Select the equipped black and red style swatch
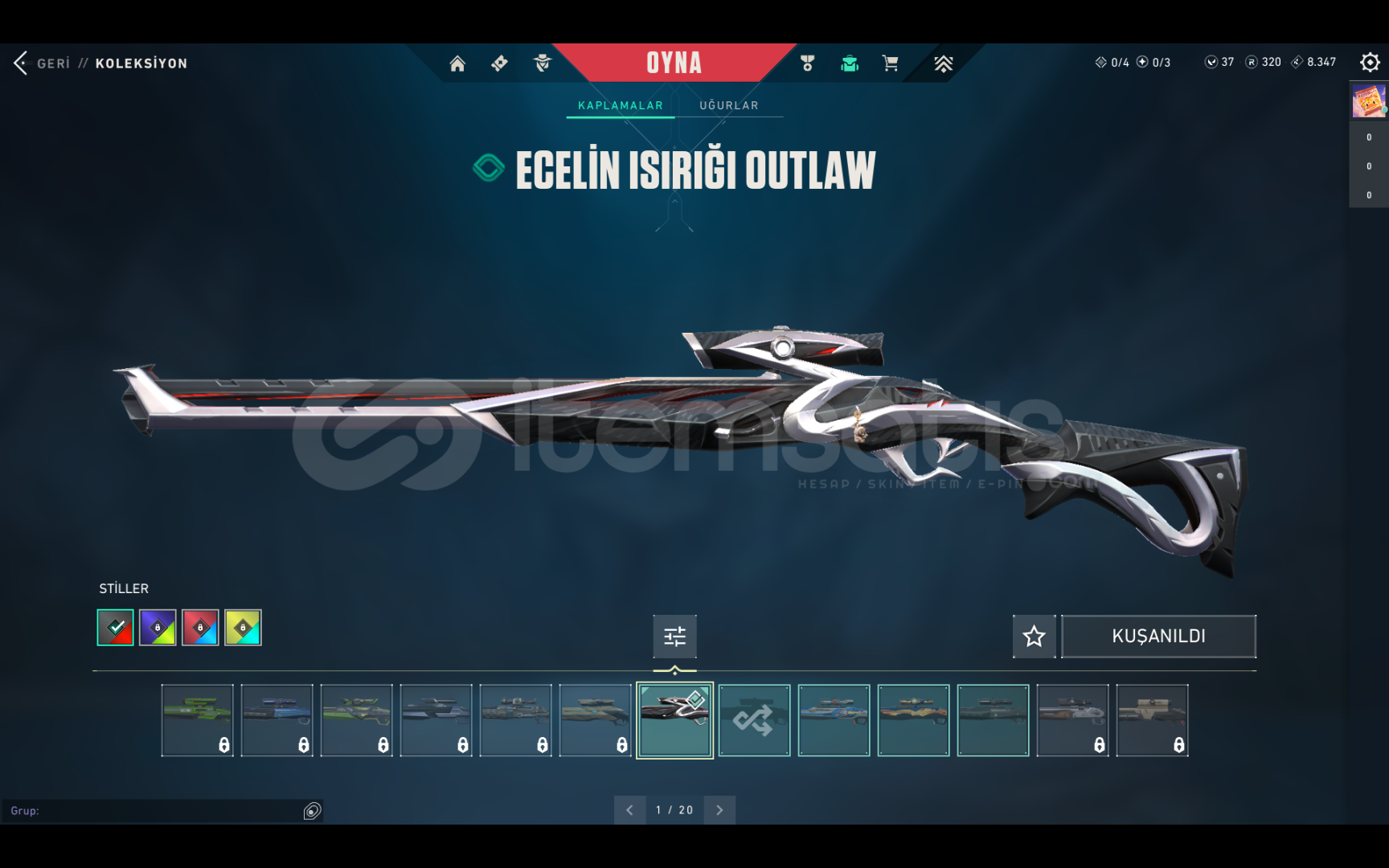This screenshot has width=1389, height=868. (116, 628)
